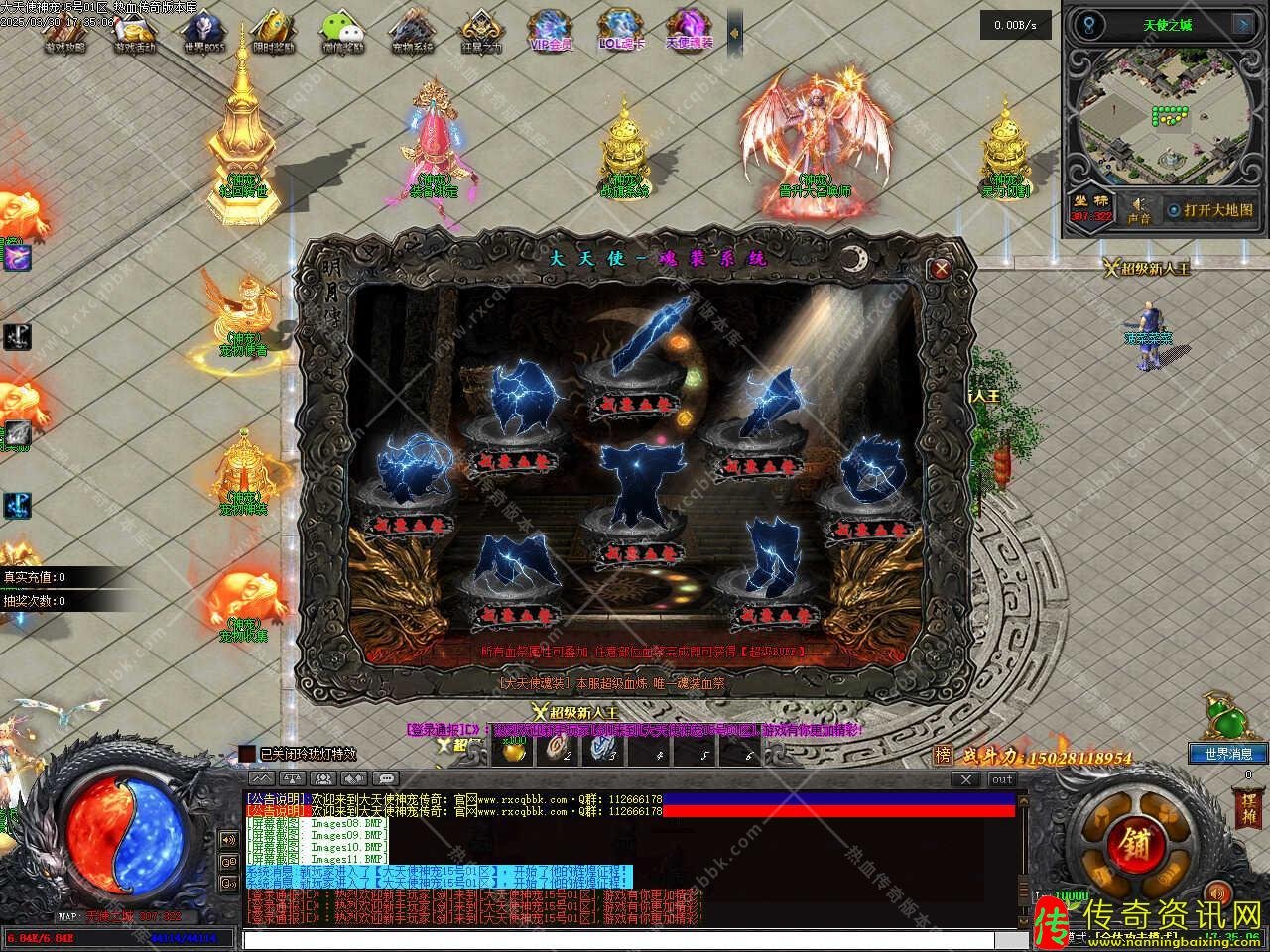Open the 世界消息 world messages button
1270x952 pixels.
coord(1228,754)
